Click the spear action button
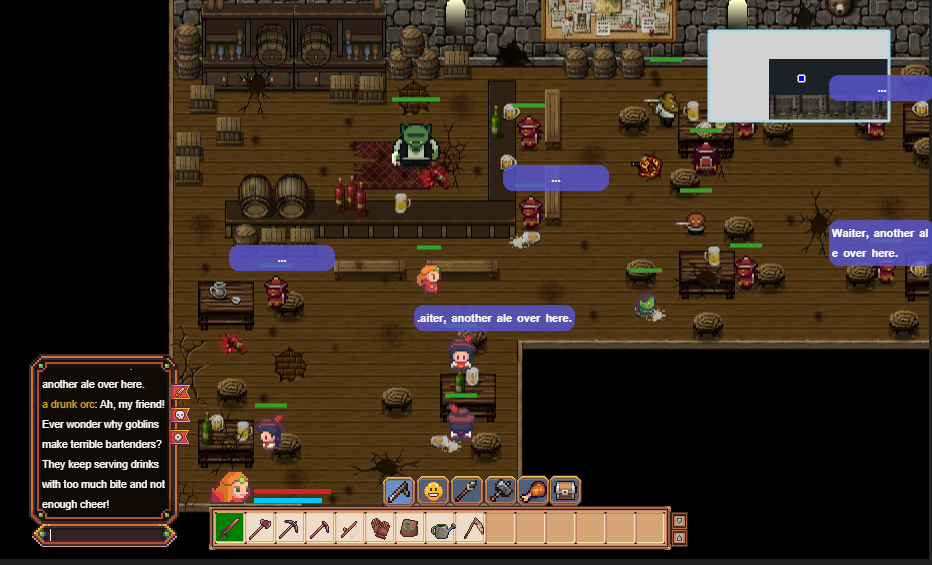Viewport: 932px width, 565px height. click(466, 491)
